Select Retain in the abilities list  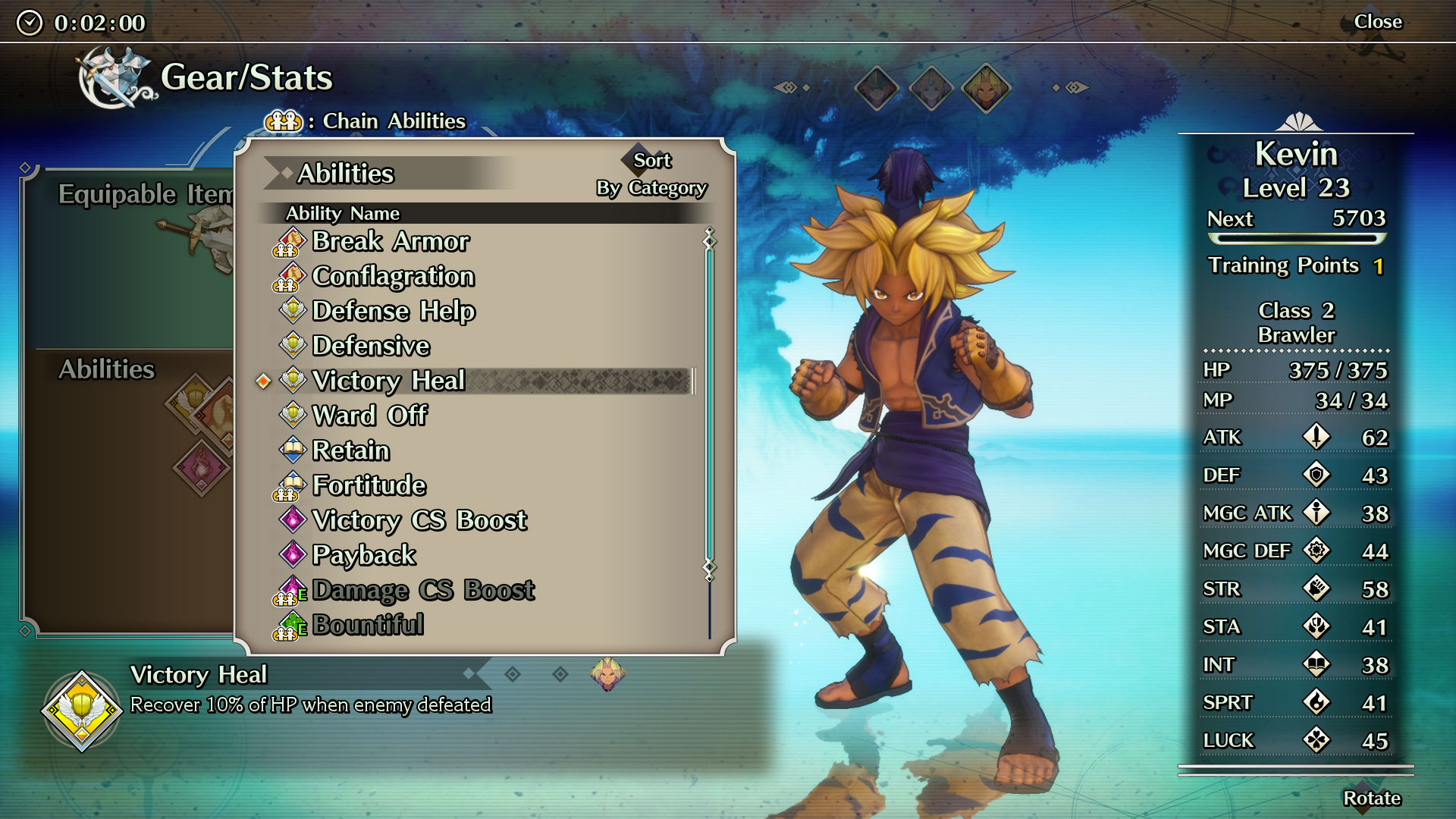click(x=351, y=450)
